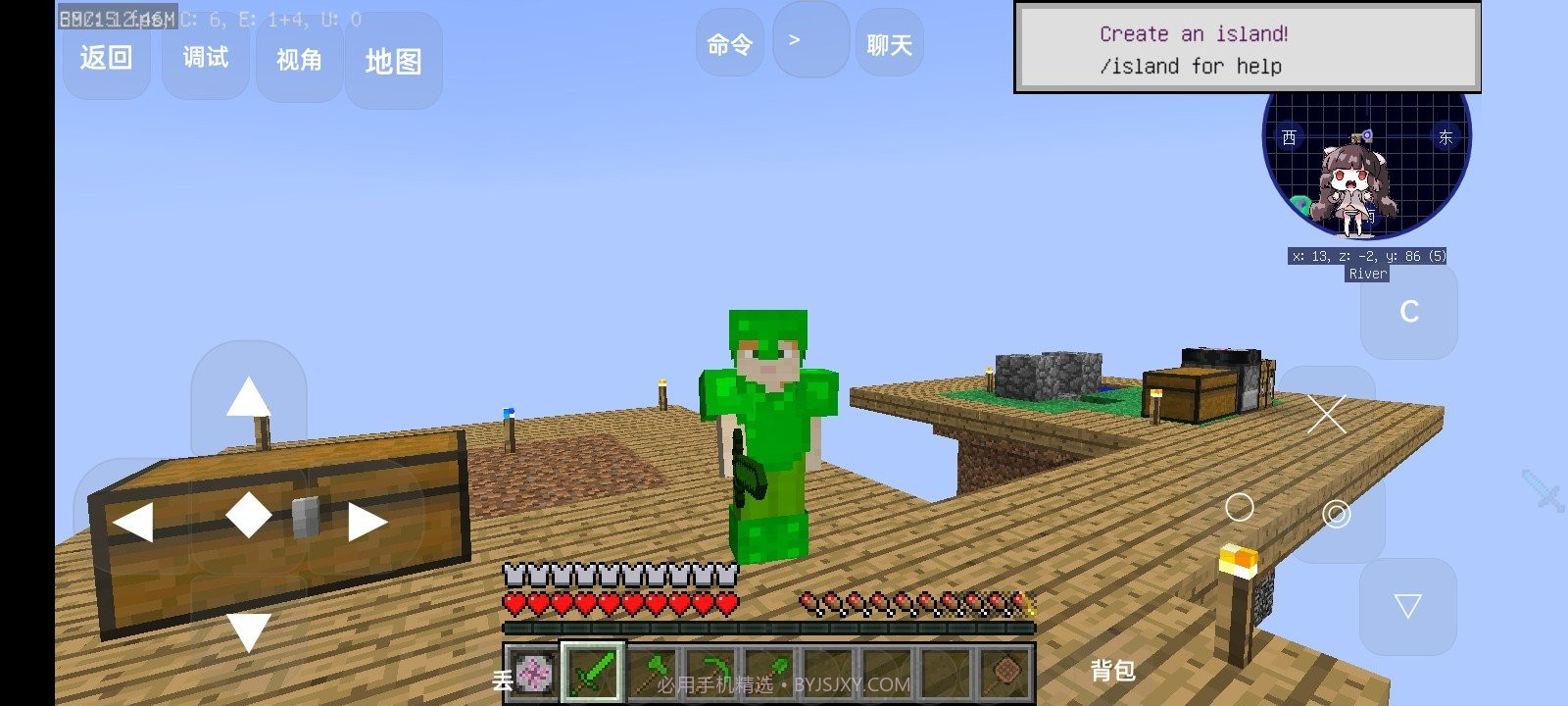Tap the left arrow on the D-pad
This screenshot has height=706, width=1568.
133,522
